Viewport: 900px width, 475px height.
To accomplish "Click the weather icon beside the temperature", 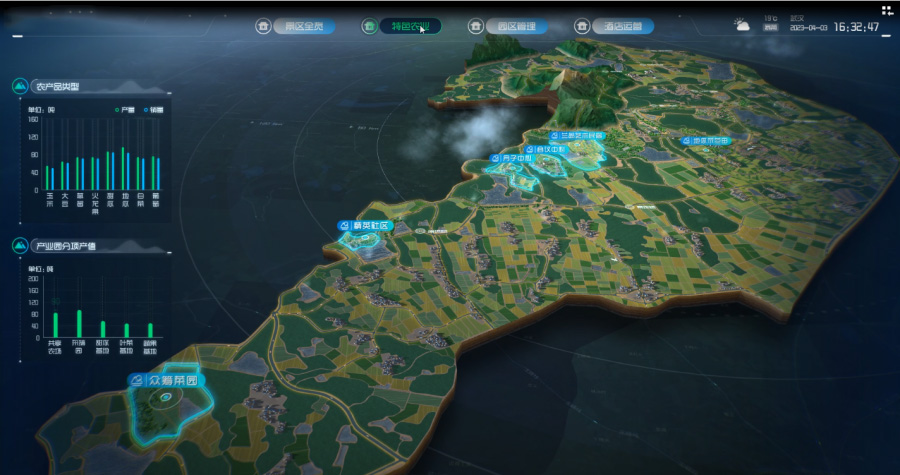I will [x=743, y=25].
